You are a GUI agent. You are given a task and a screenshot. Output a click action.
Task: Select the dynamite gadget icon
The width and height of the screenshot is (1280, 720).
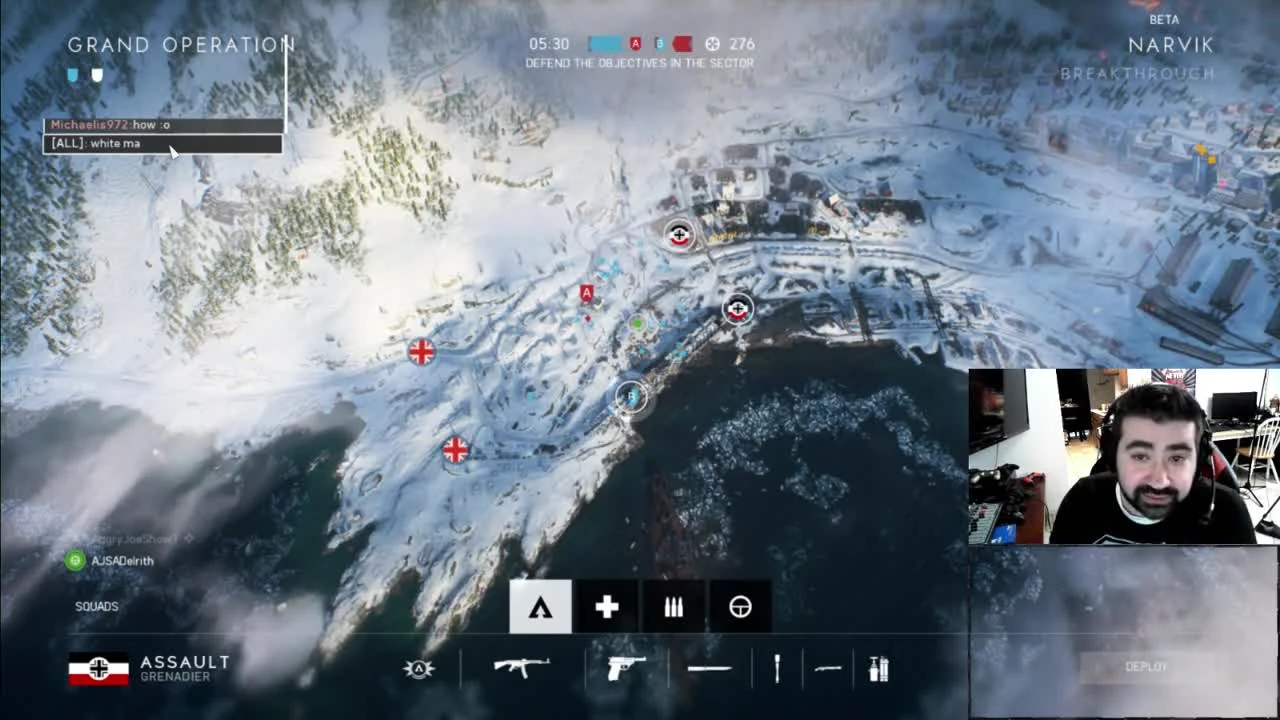(877, 668)
